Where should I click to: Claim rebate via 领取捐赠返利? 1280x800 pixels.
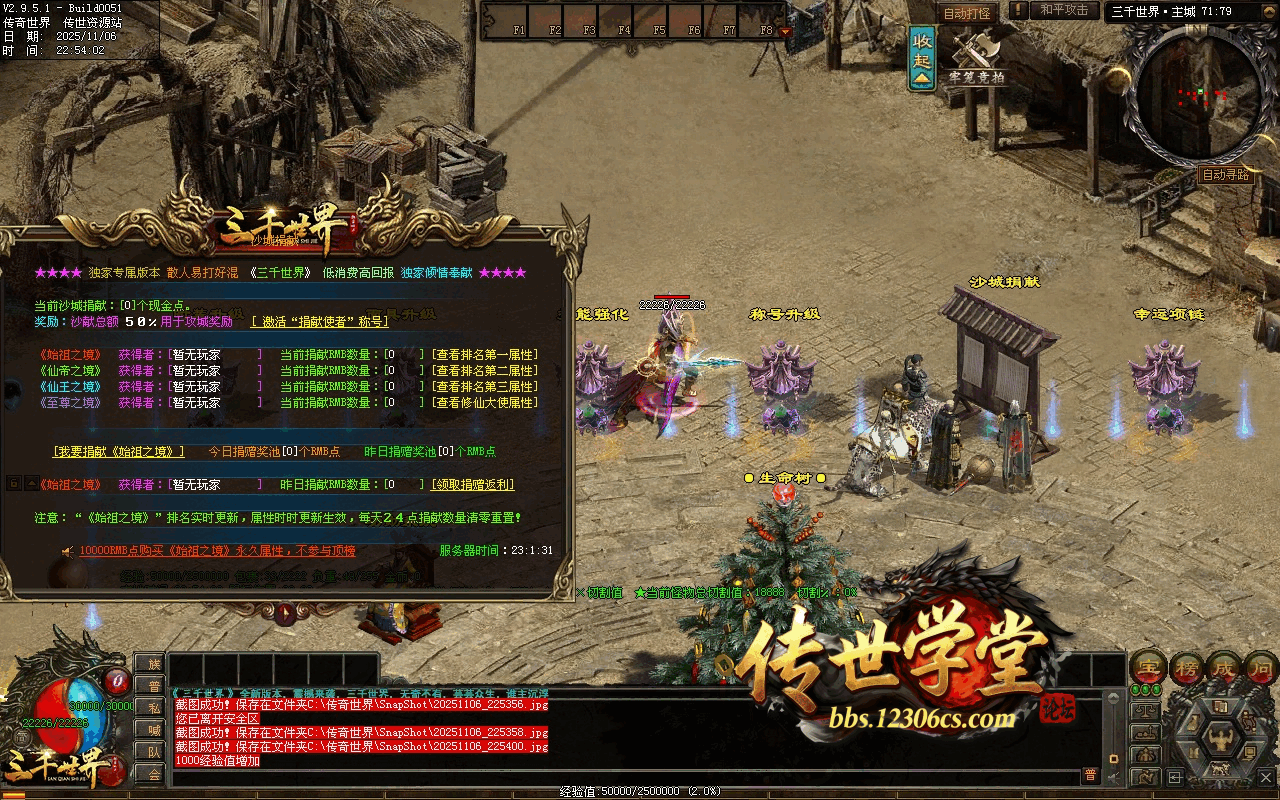(x=473, y=485)
